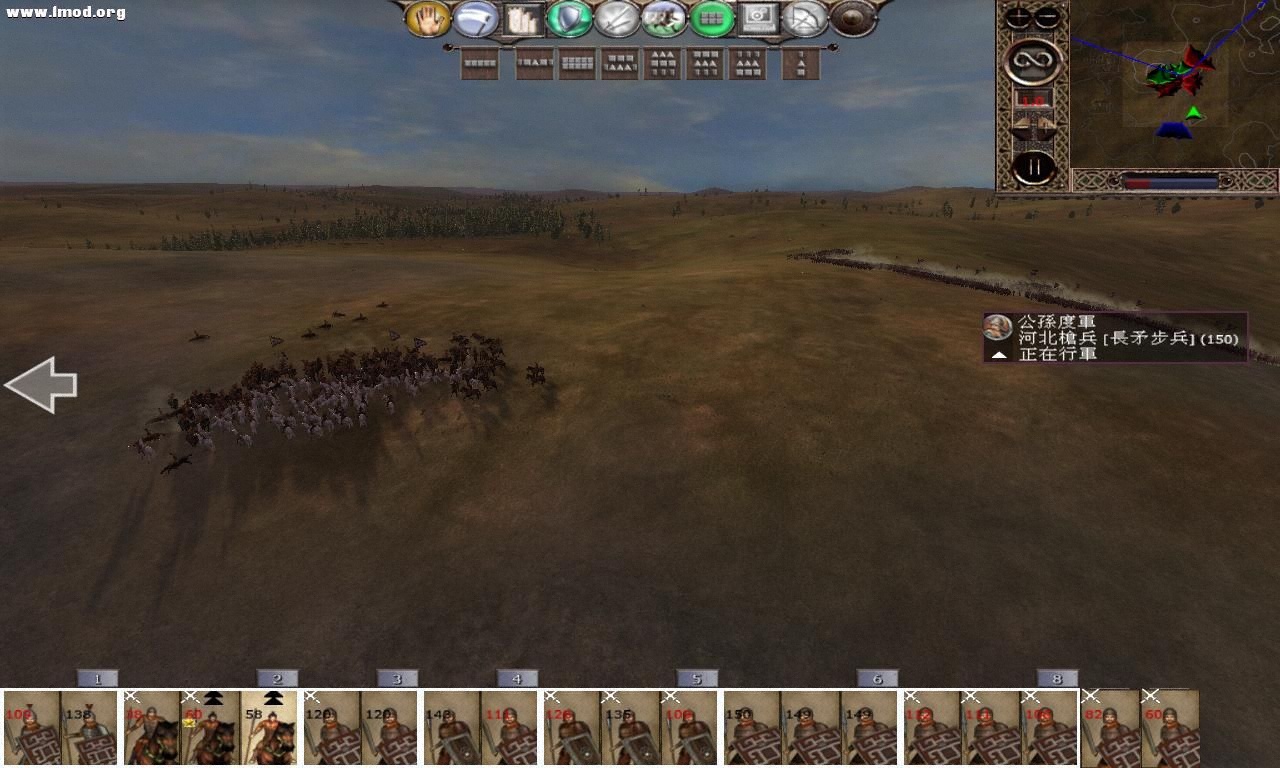Select the infinity time icon on the side panel
Screen dimensions: 1280x768
pyautogui.click(x=1033, y=60)
